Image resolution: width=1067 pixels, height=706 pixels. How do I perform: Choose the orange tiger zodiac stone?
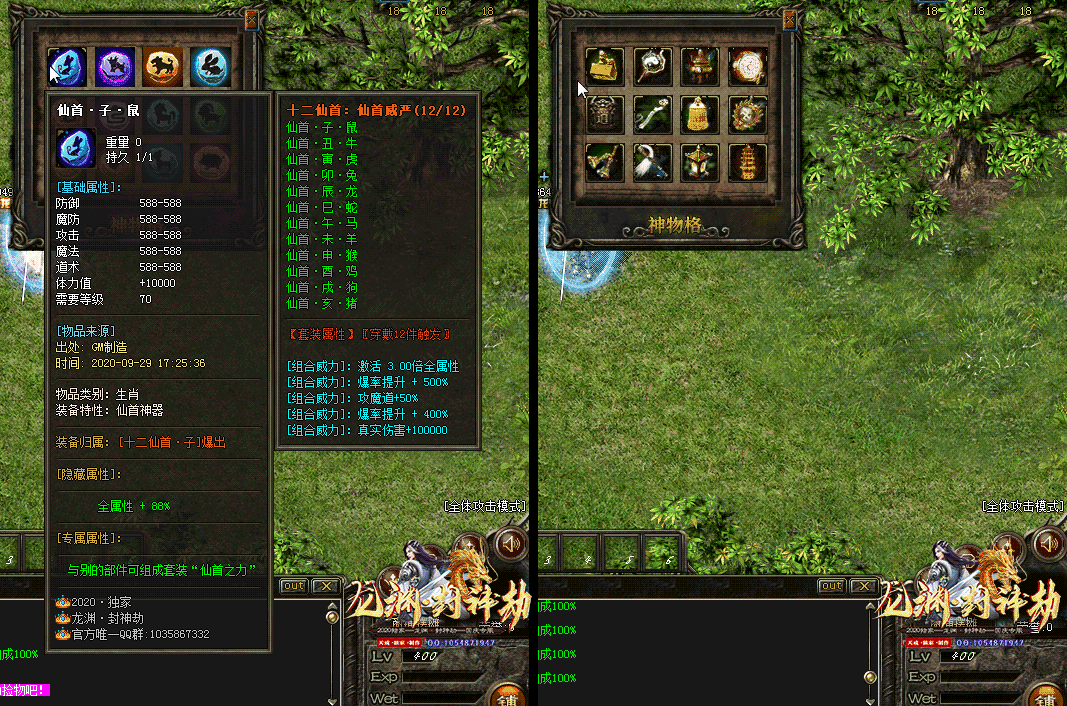[x=162, y=67]
